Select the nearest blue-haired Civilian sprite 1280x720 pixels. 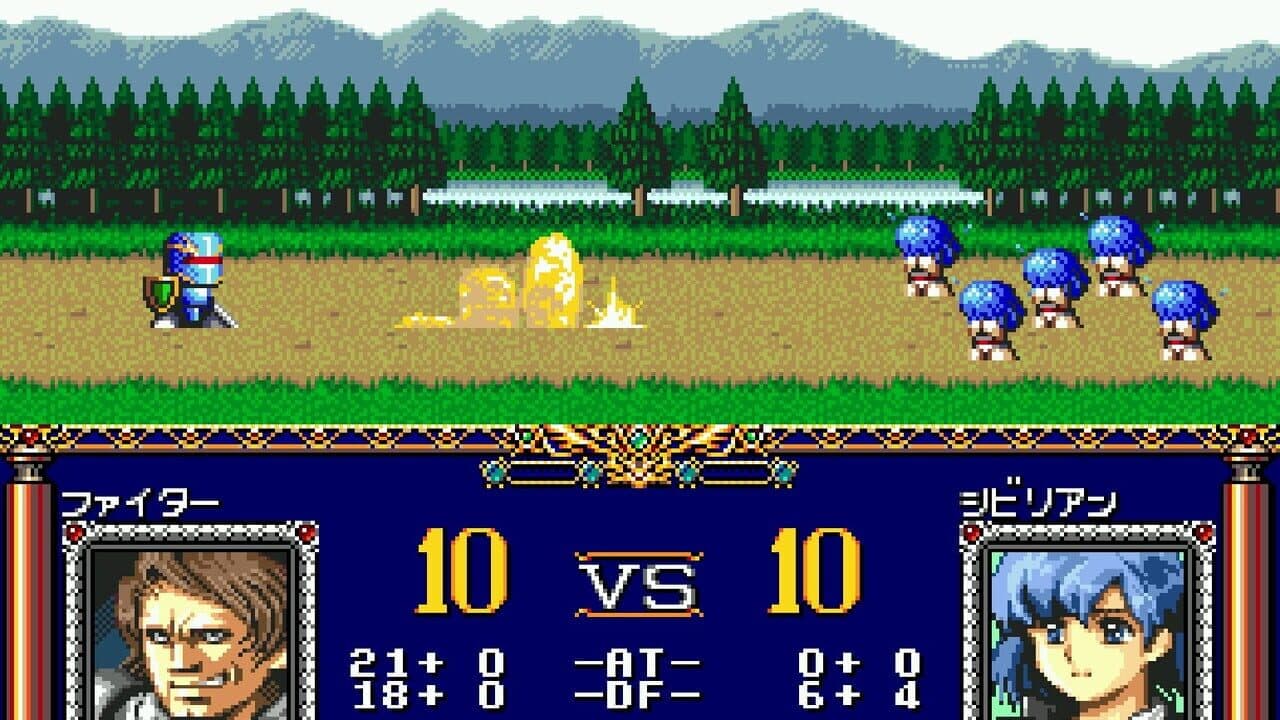[x=920, y=255]
